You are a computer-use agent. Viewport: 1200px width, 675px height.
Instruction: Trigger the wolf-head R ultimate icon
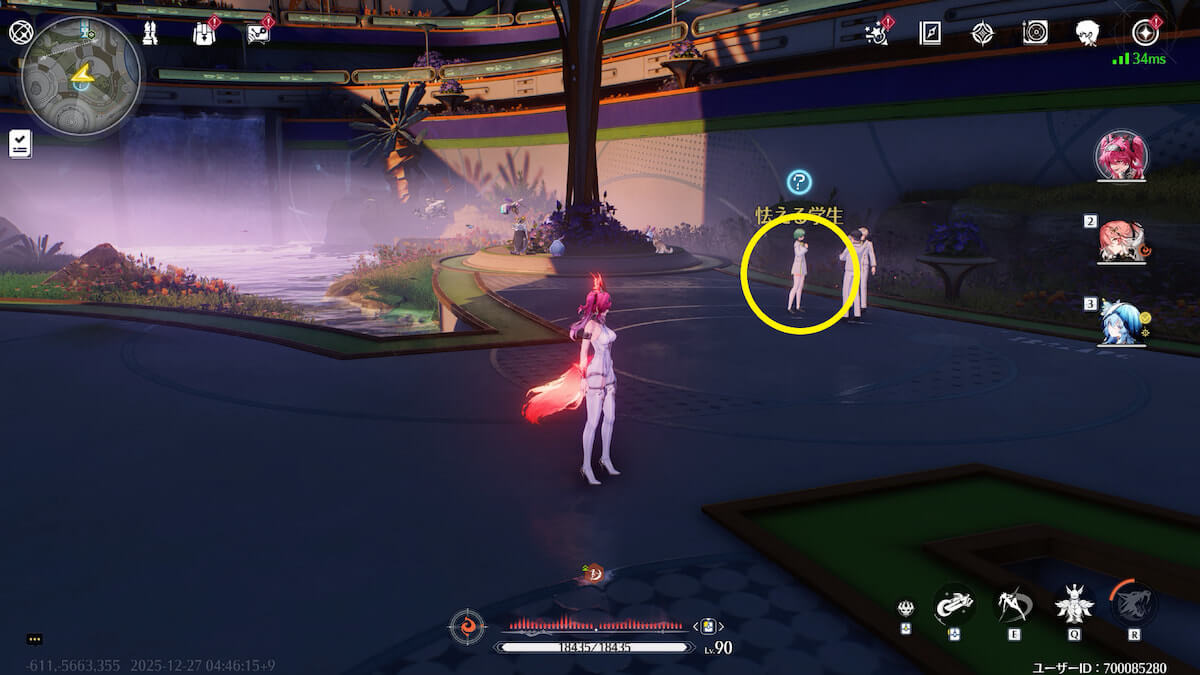1133,603
